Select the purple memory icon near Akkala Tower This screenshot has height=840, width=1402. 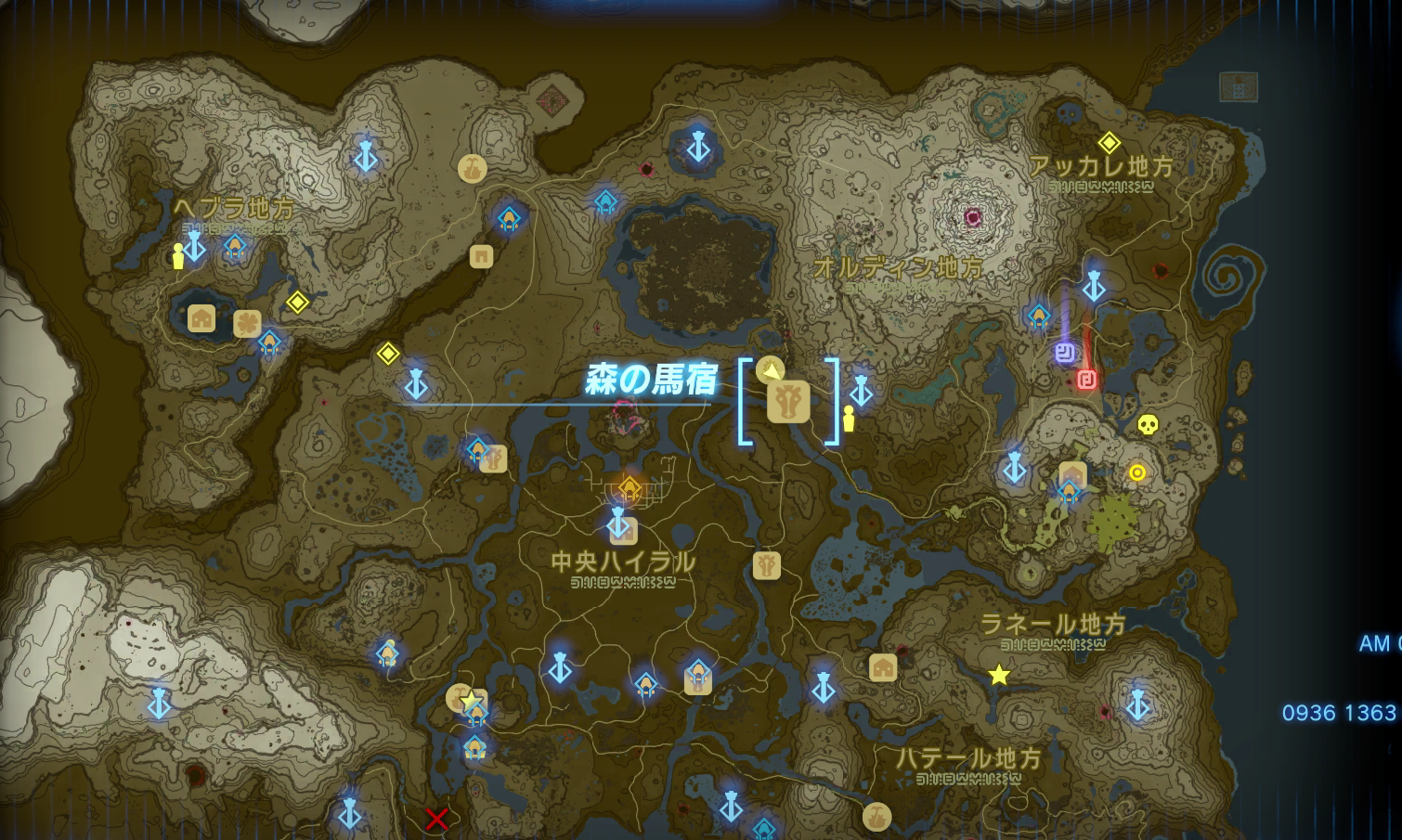coord(1067,351)
